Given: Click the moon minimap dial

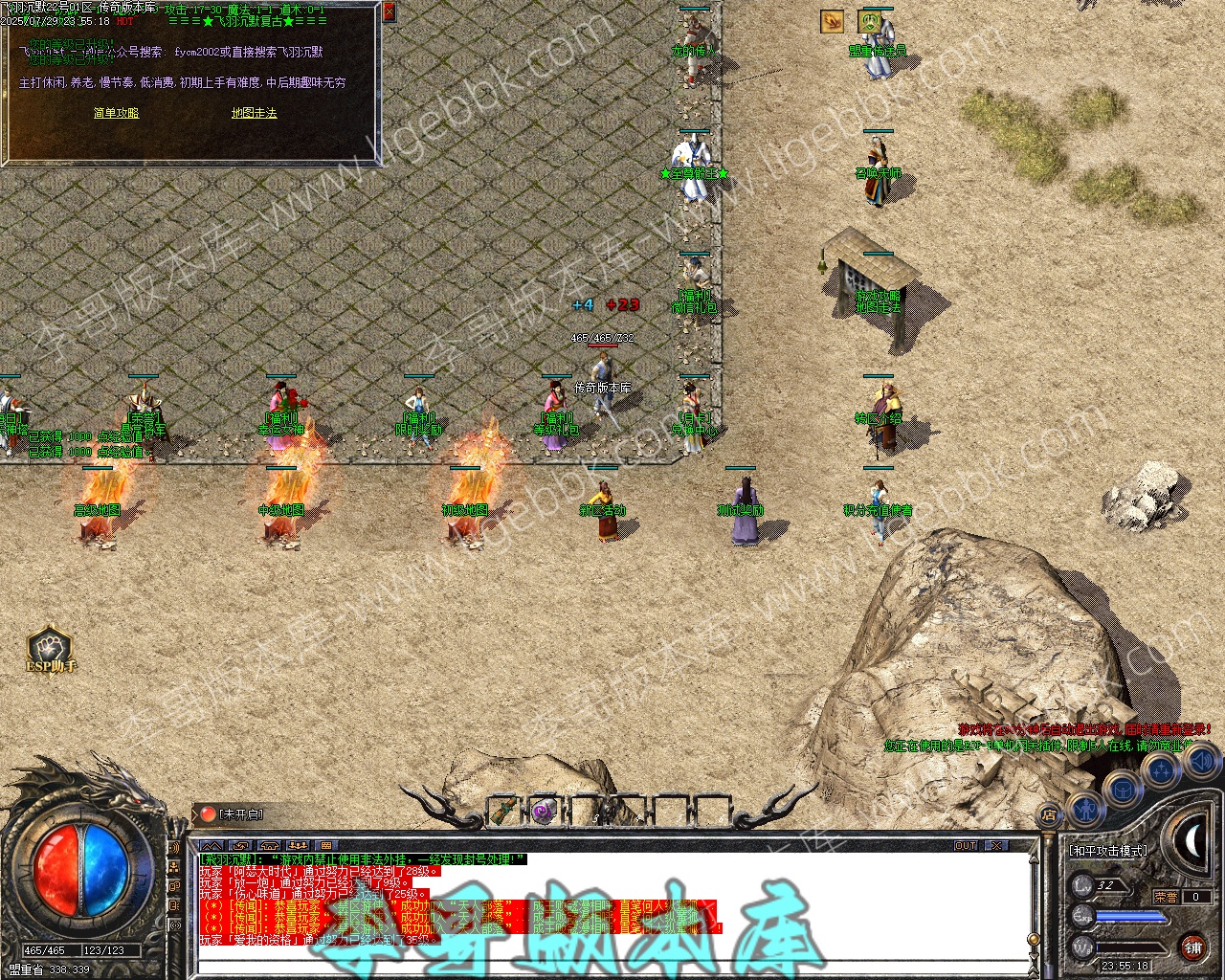Looking at the screenshot, I should tap(1192, 841).
